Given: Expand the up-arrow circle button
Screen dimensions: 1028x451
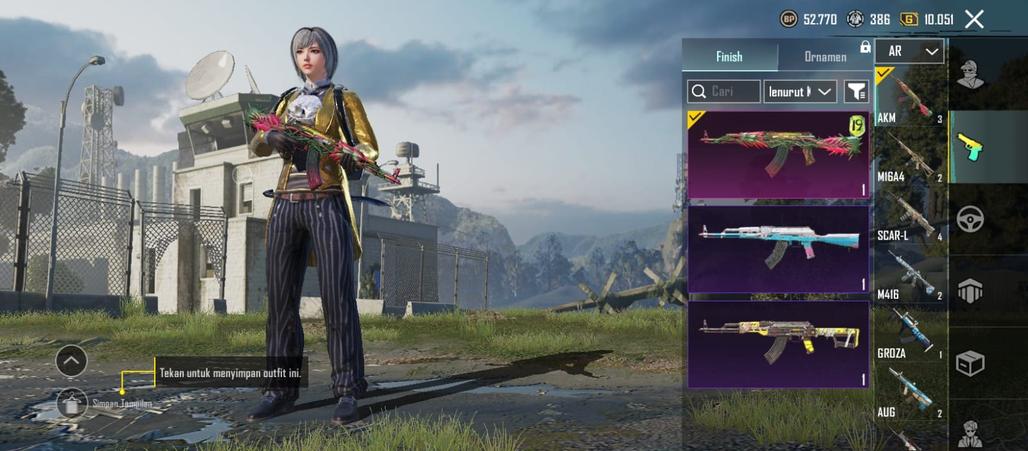Looking at the screenshot, I should pyautogui.click(x=71, y=360).
